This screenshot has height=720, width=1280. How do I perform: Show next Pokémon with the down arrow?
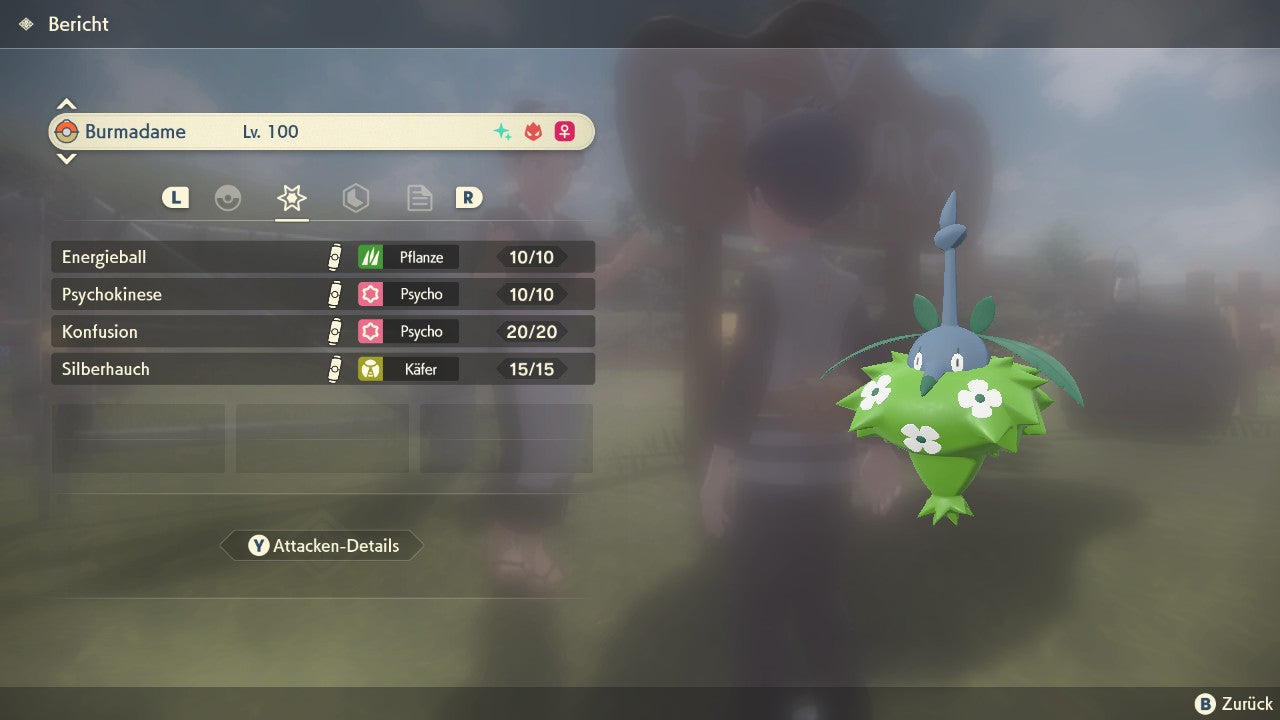tap(66, 158)
